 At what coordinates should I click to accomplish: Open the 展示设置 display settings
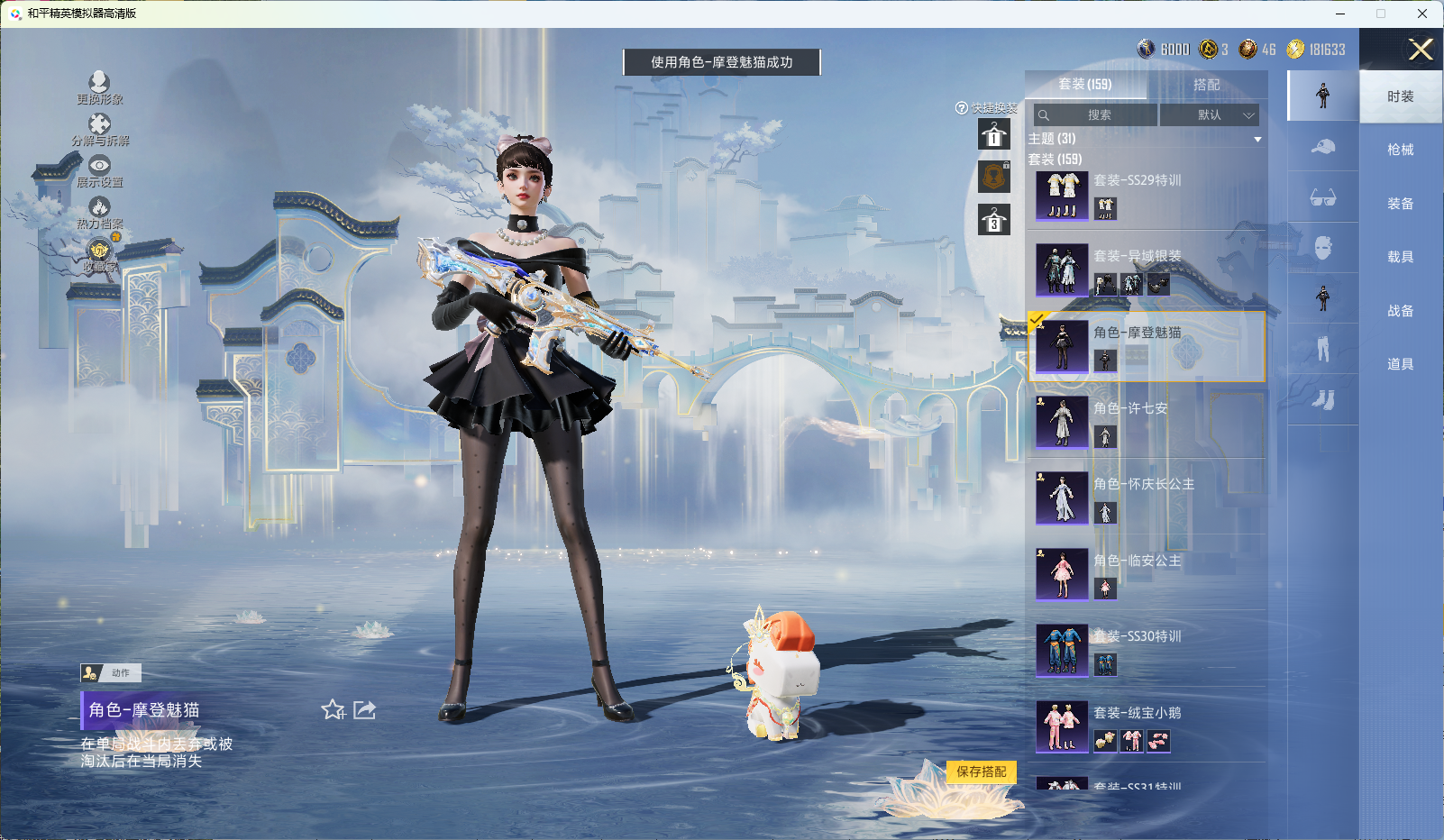(x=99, y=171)
